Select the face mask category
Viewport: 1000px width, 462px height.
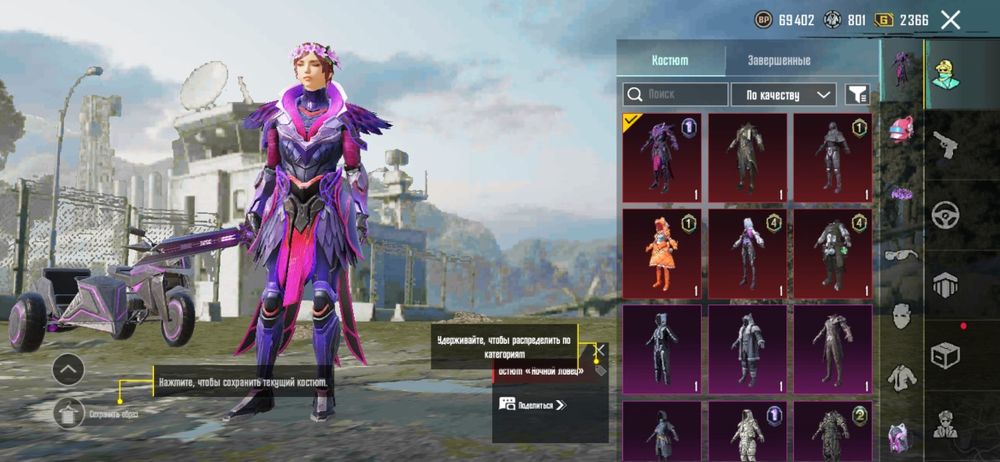[x=901, y=315]
